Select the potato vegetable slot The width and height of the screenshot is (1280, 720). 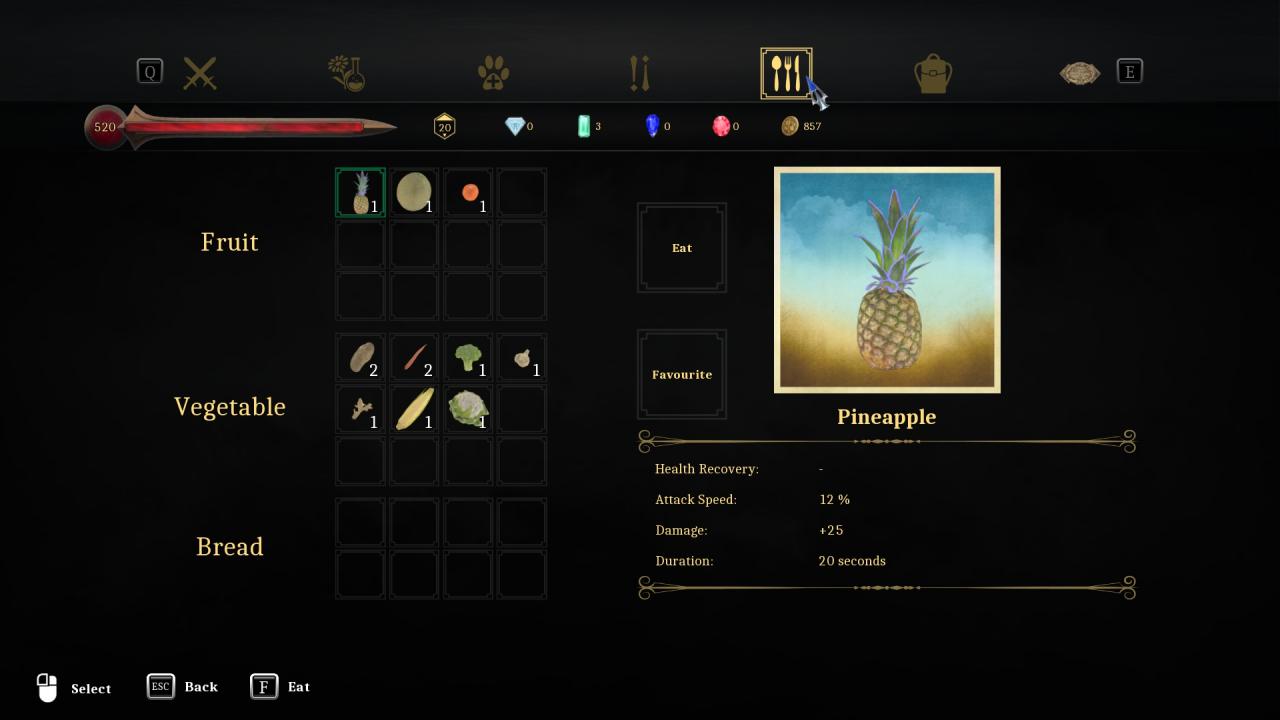(x=361, y=357)
